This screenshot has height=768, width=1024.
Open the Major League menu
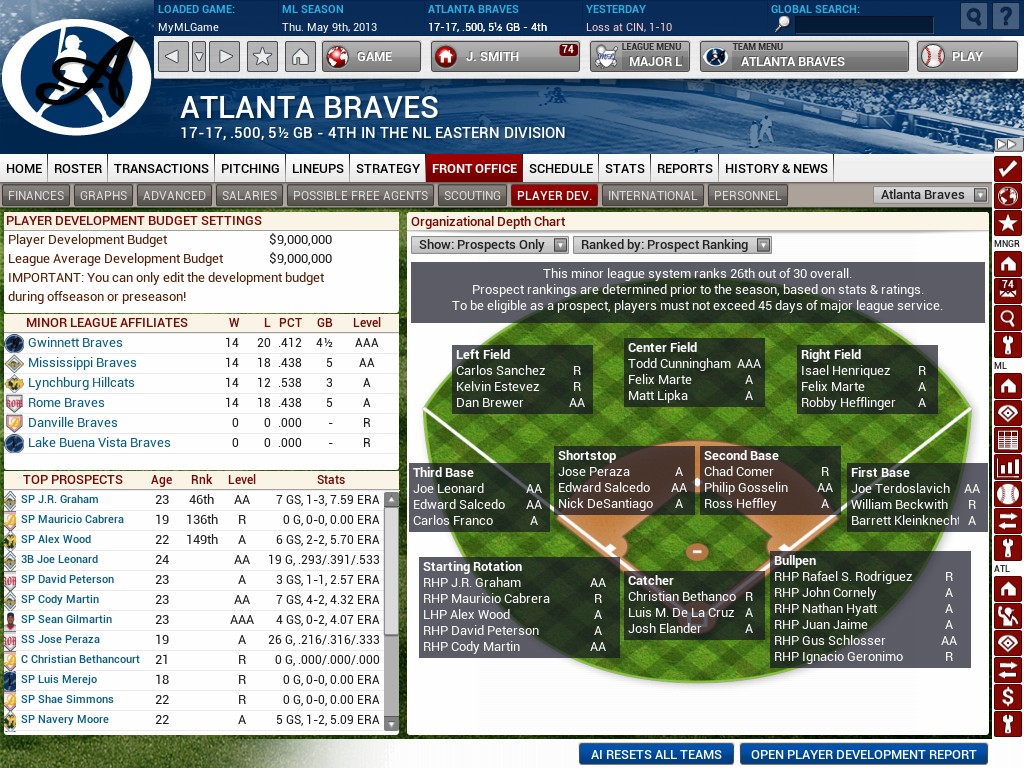pos(637,56)
